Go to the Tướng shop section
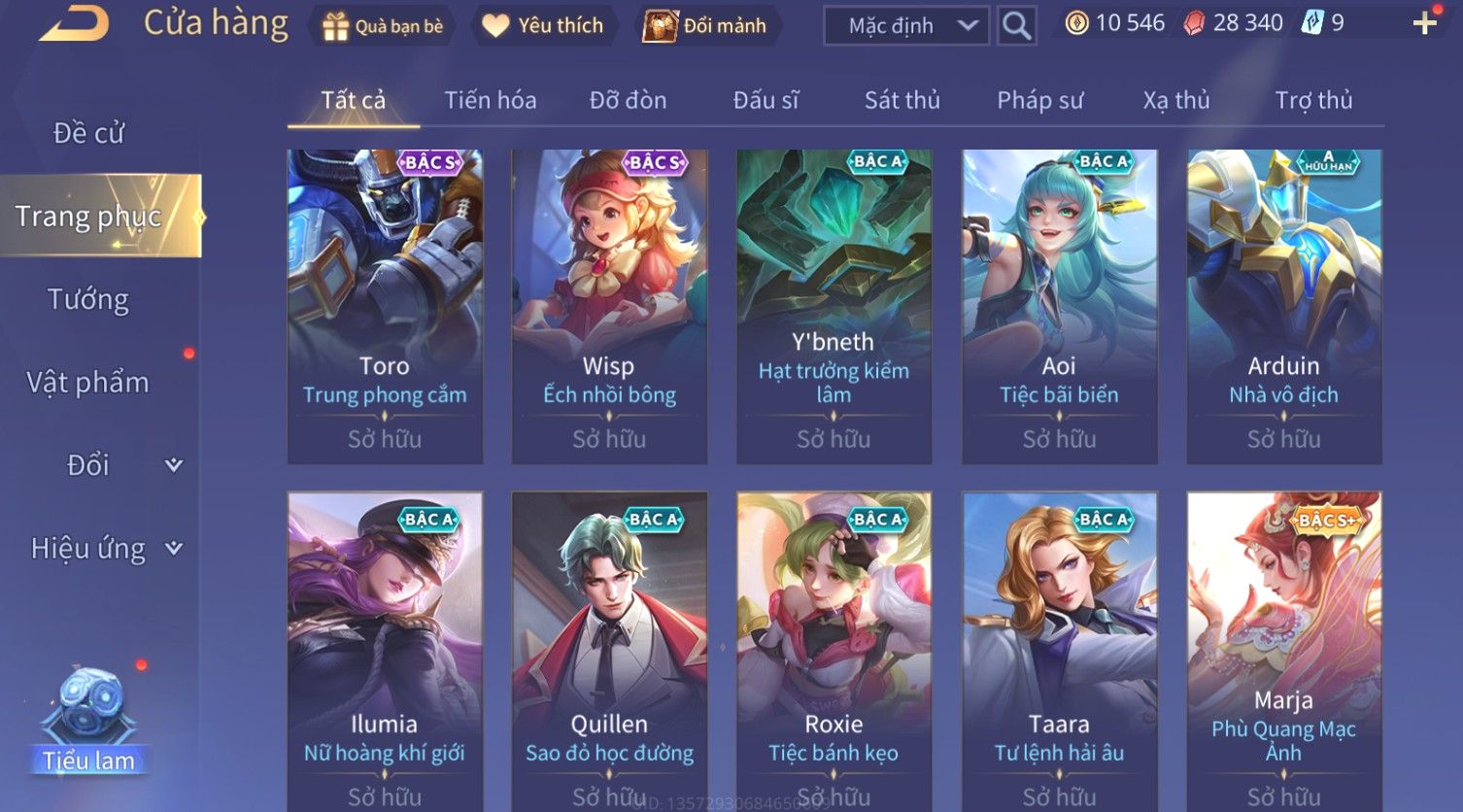Screen dimensions: 1463x812 click(x=88, y=299)
